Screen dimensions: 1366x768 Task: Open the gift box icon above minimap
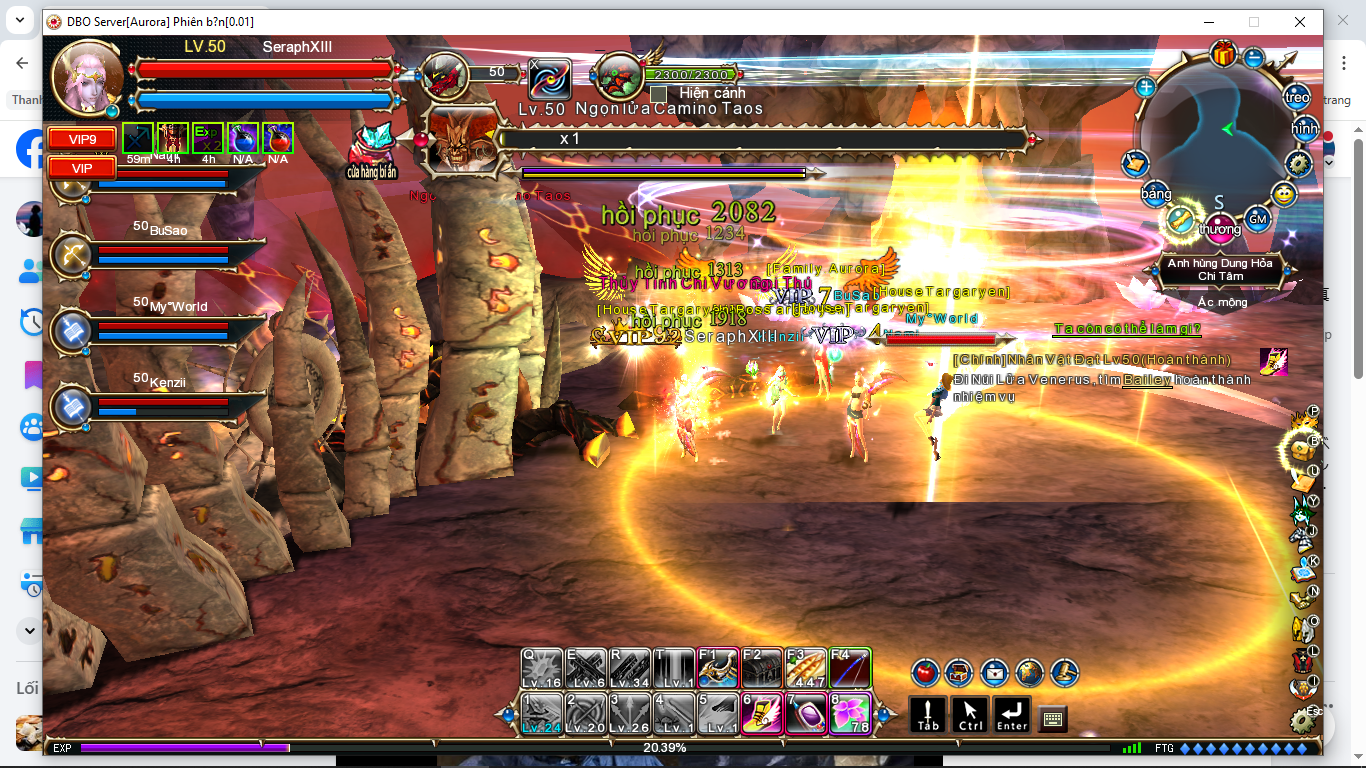[1222, 53]
